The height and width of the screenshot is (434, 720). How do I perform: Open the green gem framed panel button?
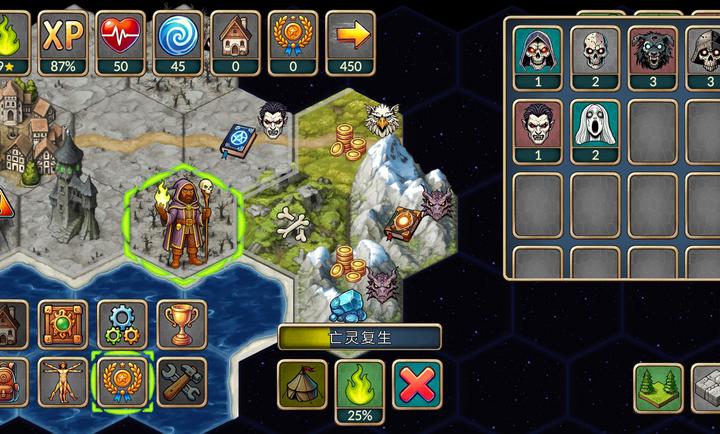(64, 324)
